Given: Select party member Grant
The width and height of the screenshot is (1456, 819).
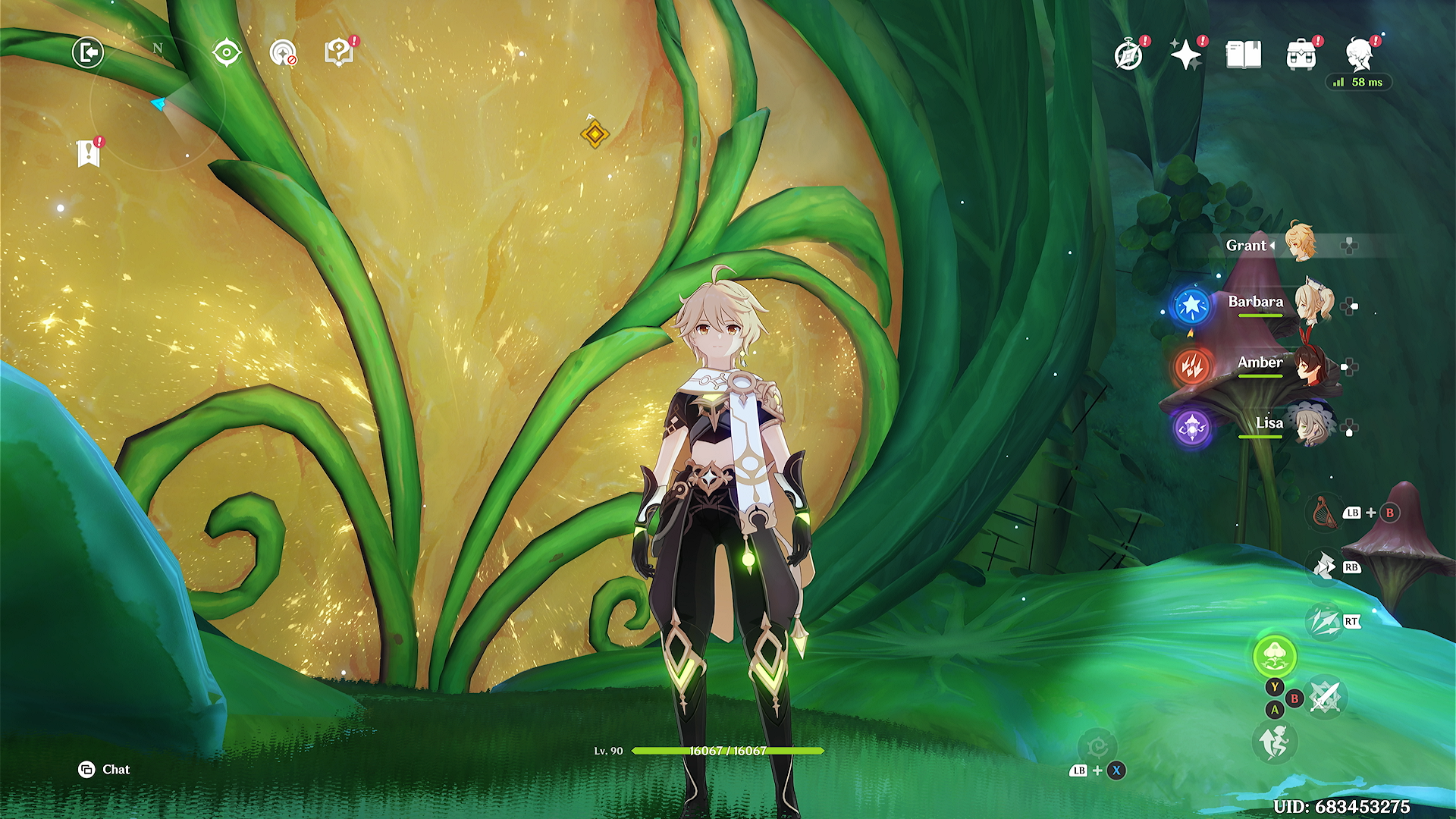Looking at the screenshot, I should (1300, 244).
